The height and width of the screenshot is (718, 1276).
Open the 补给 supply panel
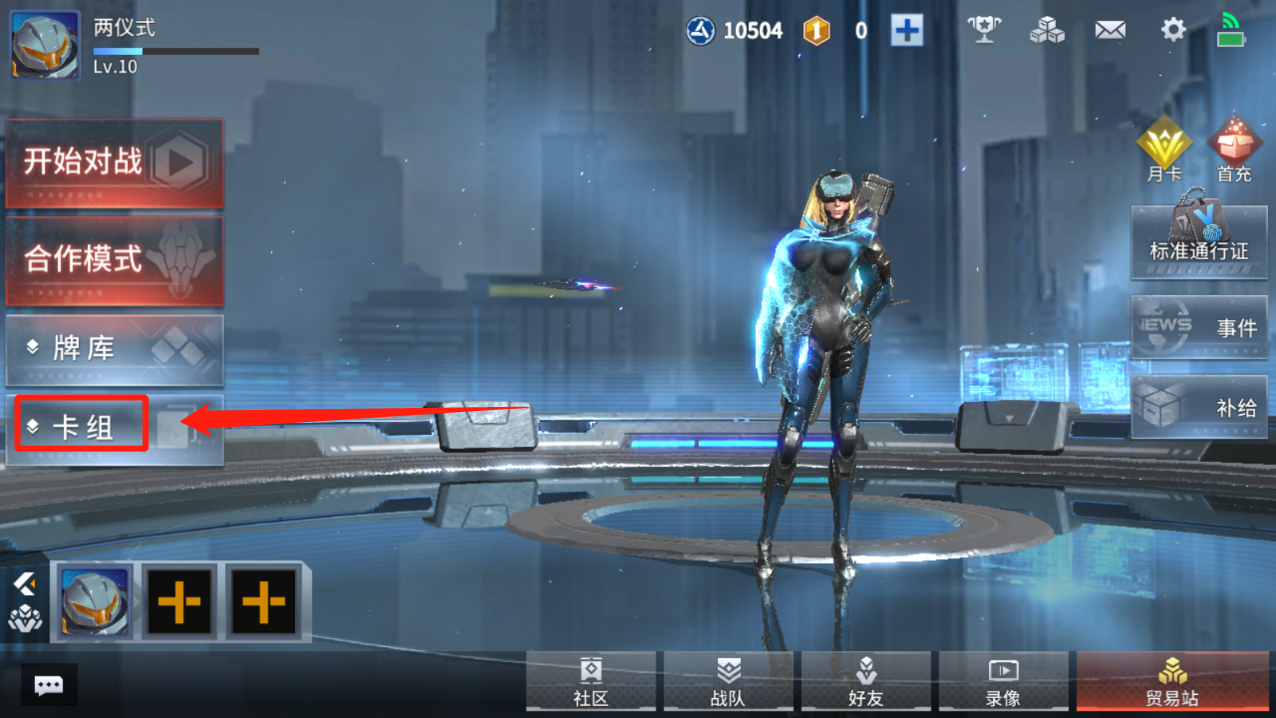1198,406
